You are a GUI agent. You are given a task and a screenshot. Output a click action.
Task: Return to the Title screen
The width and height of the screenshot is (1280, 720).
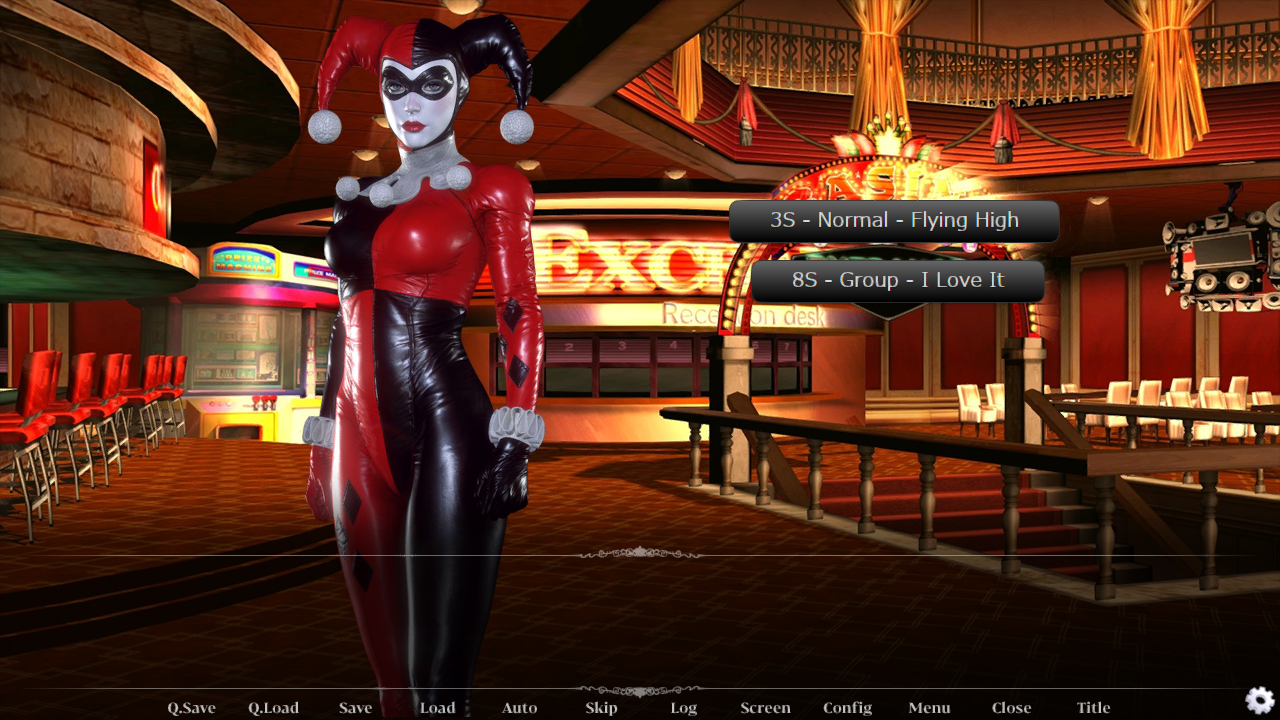pyautogui.click(x=1093, y=708)
